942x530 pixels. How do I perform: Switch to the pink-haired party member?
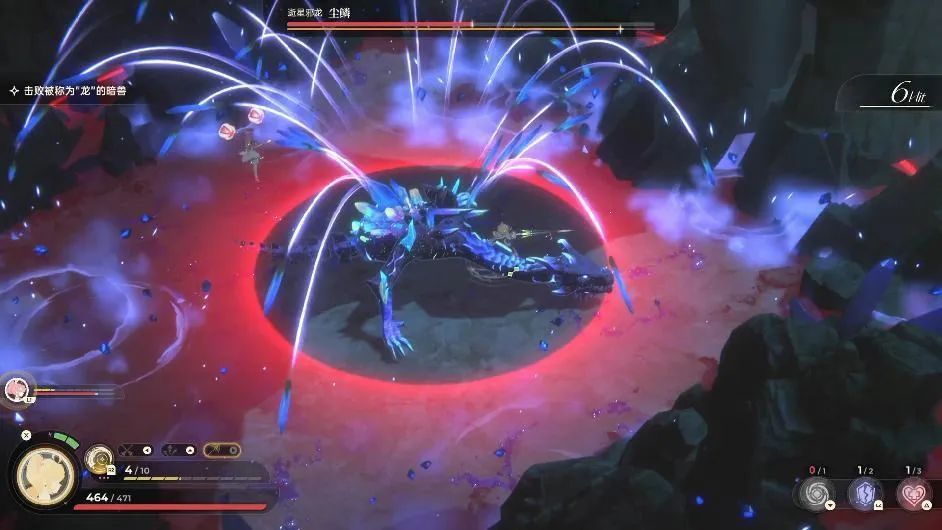(x=17, y=388)
